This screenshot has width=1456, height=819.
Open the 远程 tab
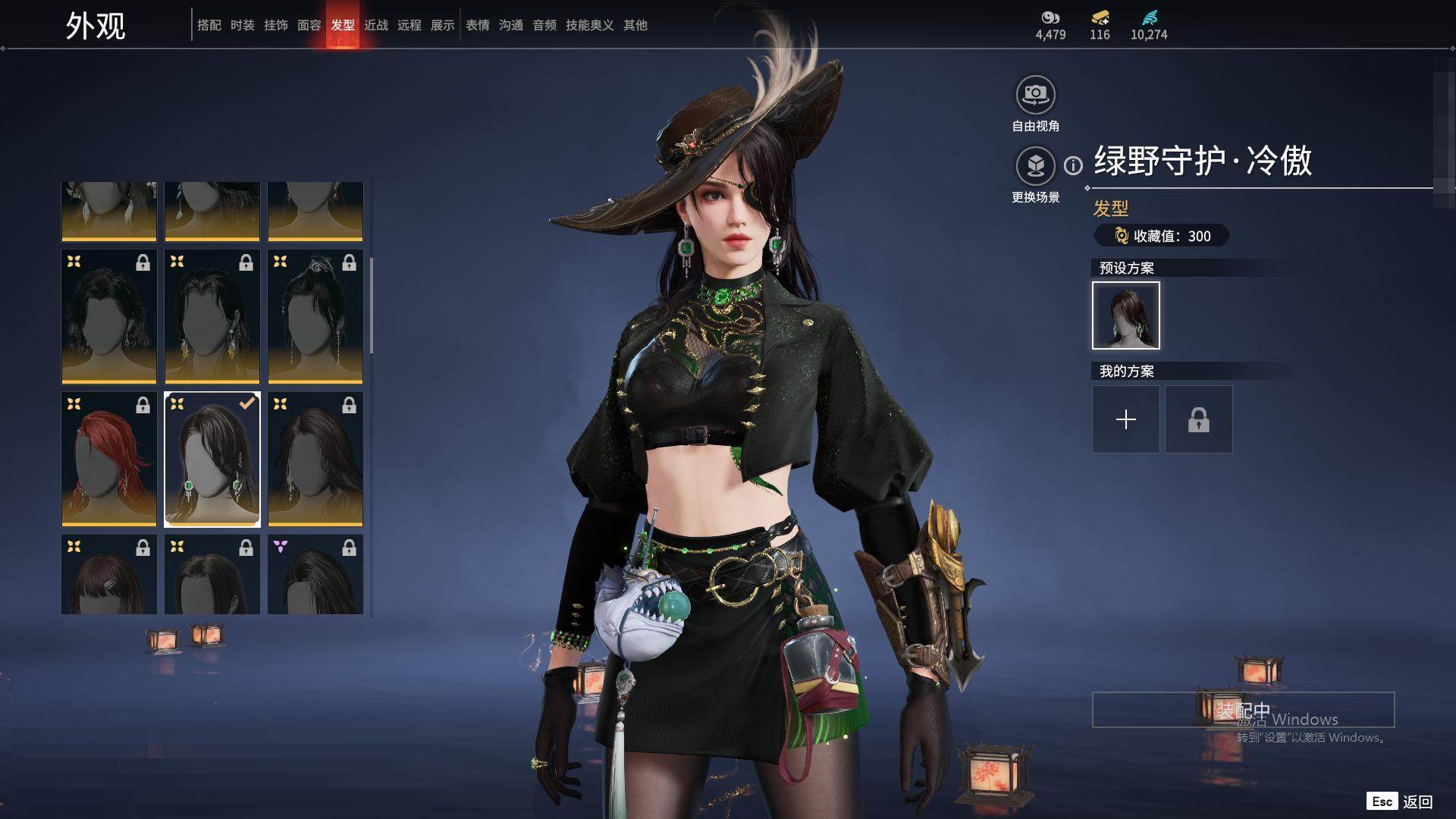point(409,25)
